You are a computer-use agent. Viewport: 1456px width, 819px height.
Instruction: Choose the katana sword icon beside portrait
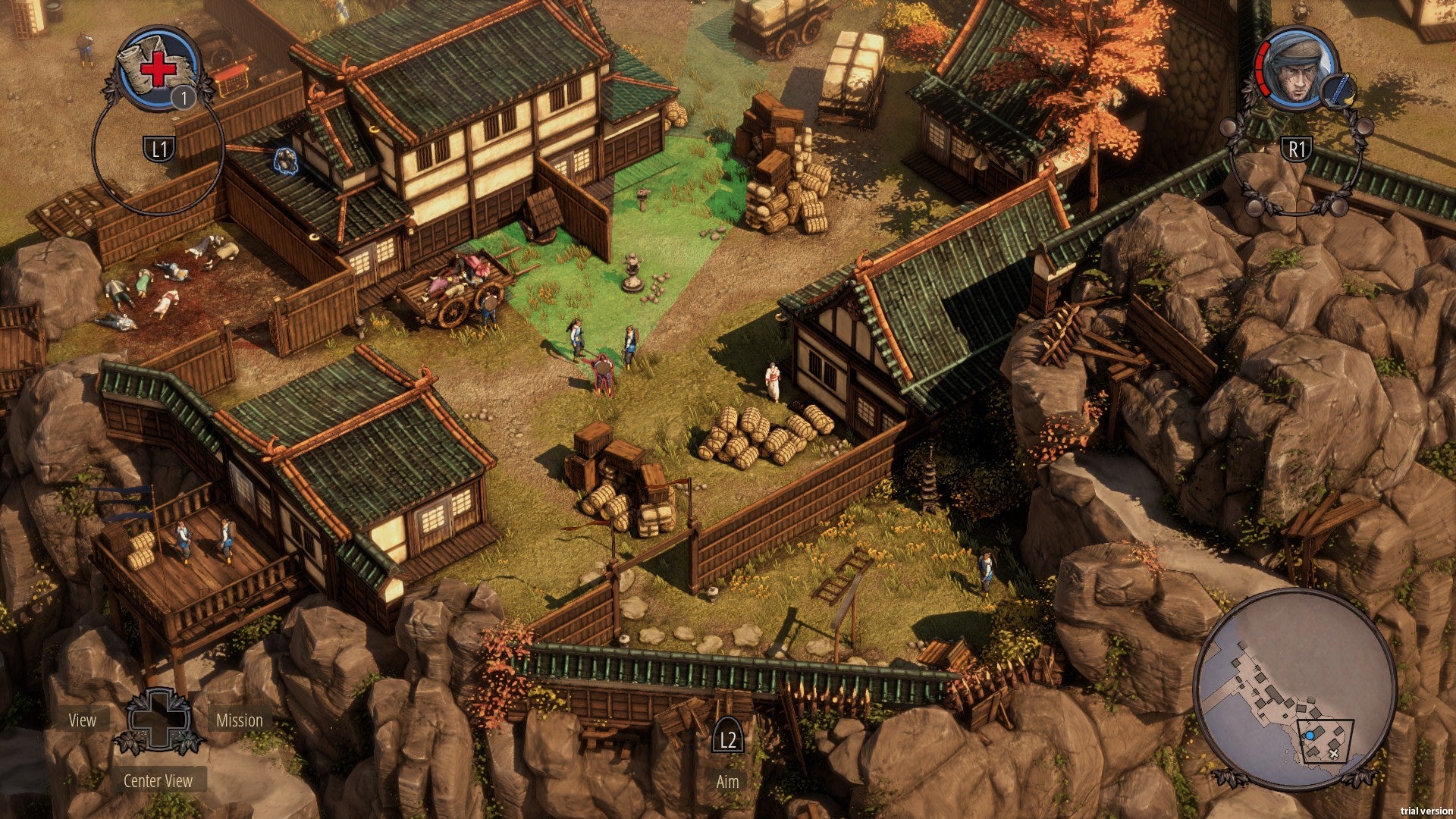tap(1338, 89)
